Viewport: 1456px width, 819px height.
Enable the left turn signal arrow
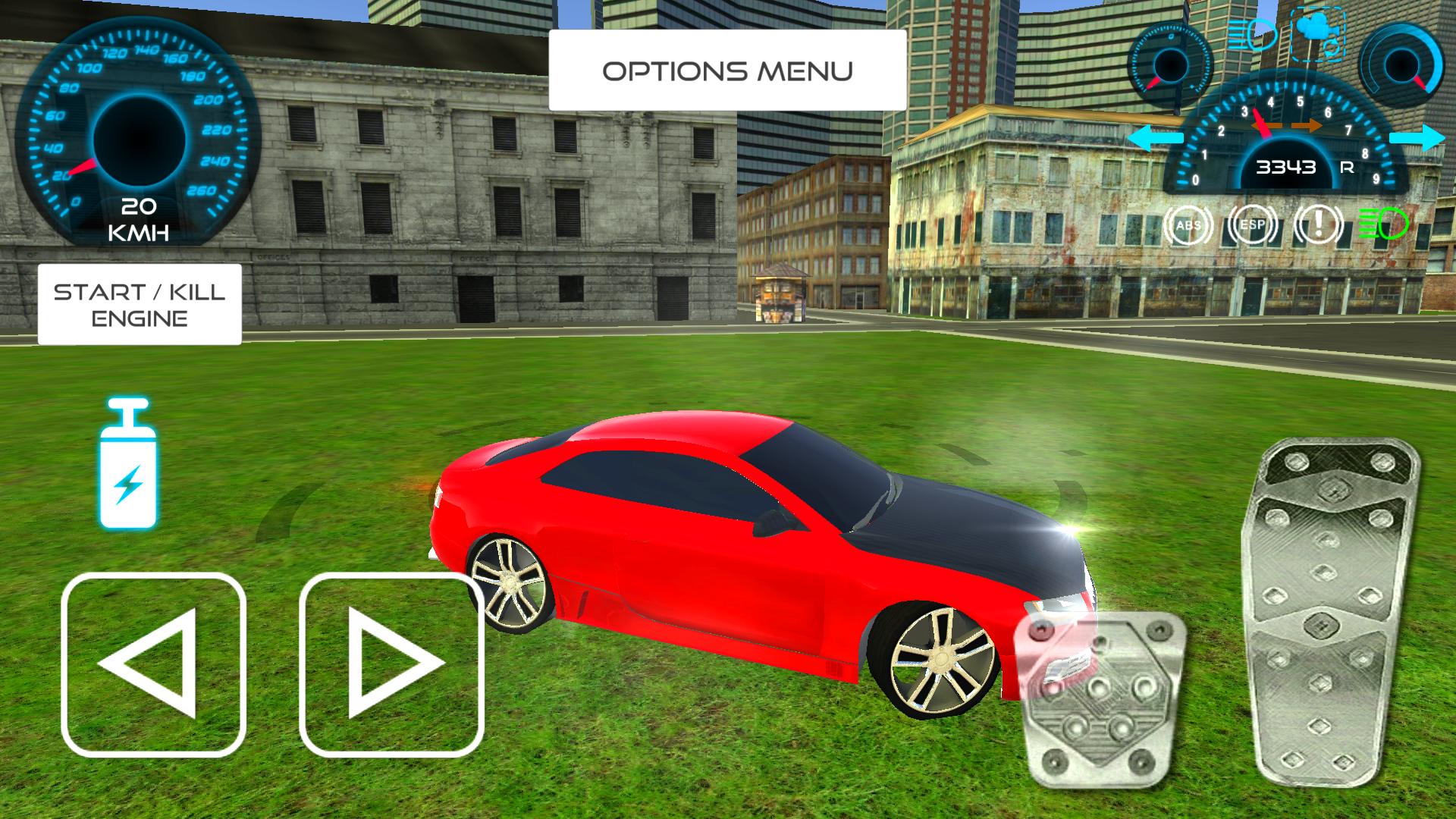click(x=1156, y=137)
